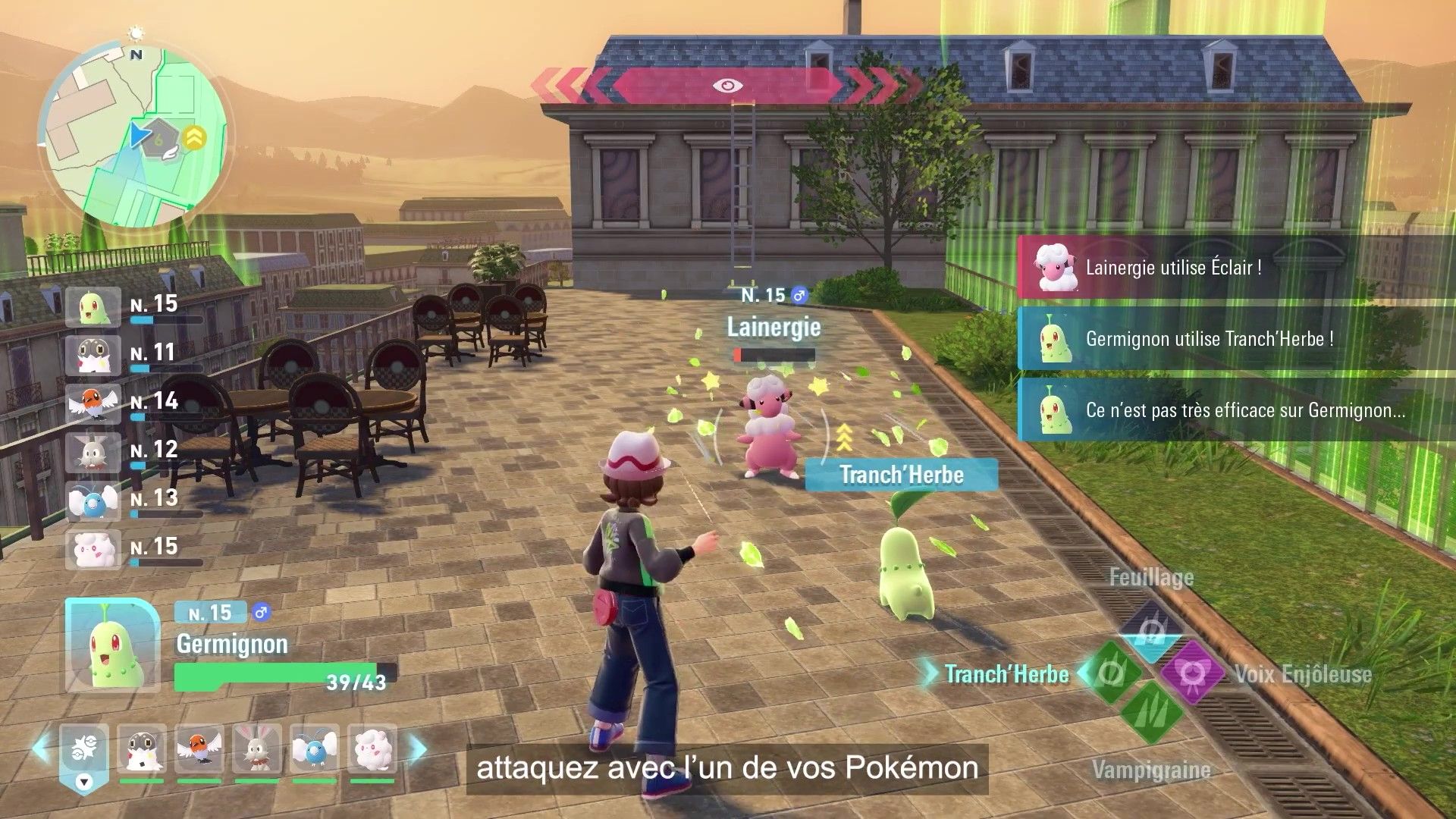Click the Pokéball icon in the bottom party bar
Screen dimensions: 1456x819
(x=86, y=747)
